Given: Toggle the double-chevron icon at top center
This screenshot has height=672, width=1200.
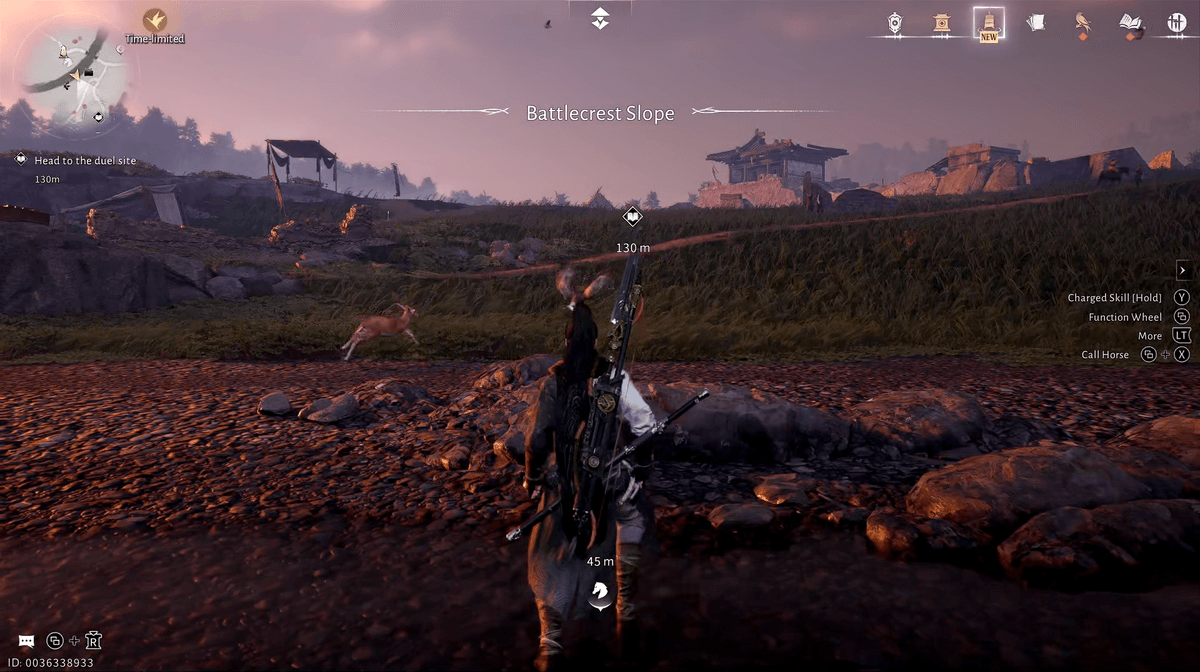Looking at the screenshot, I should point(599,17).
